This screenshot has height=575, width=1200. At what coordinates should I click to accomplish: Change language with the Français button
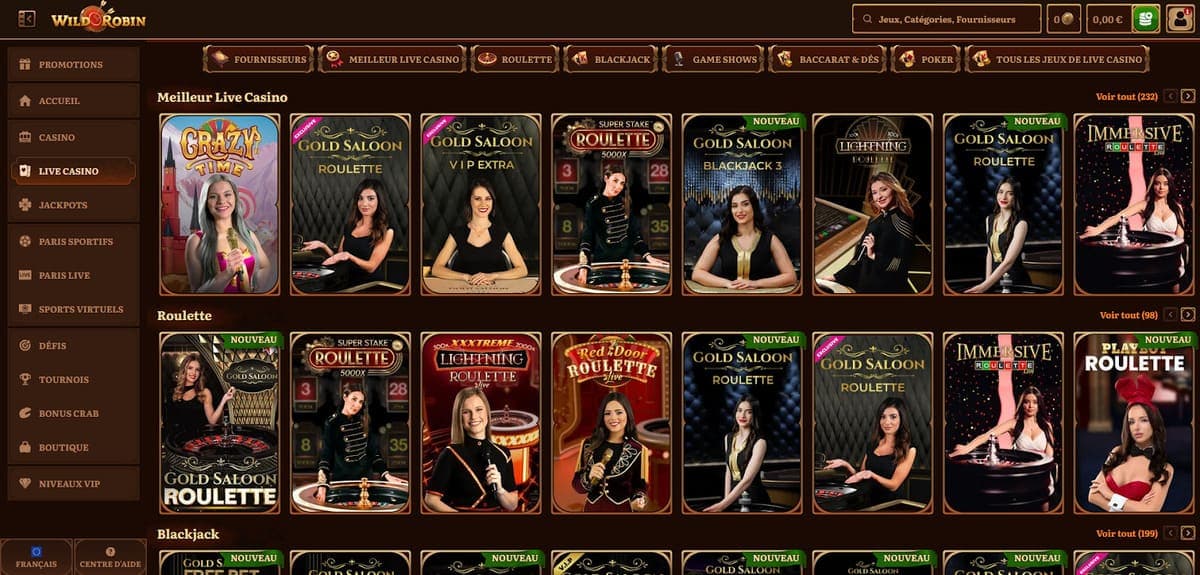[x=36, y=557]
